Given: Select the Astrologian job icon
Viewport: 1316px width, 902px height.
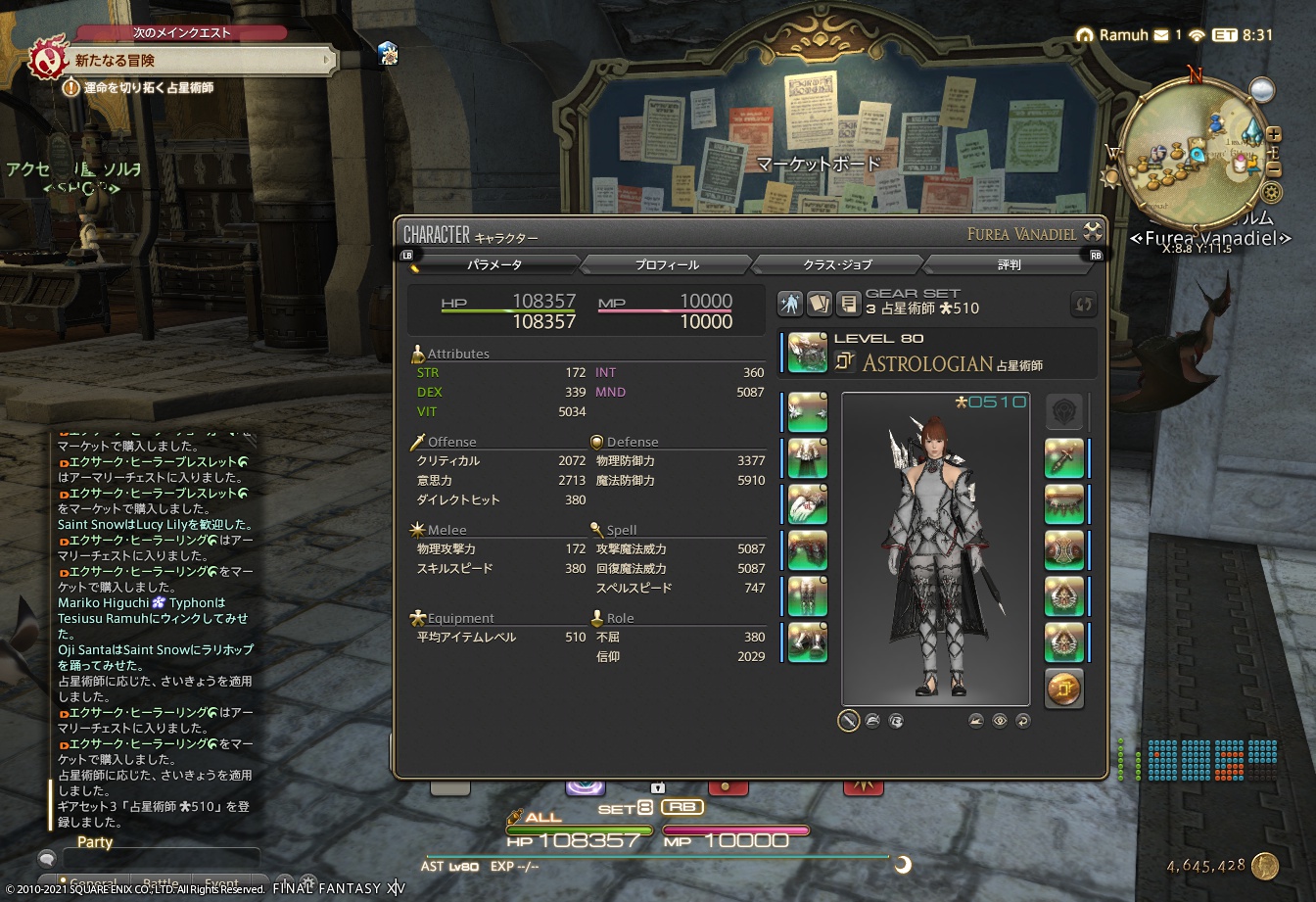Looking at the screenshot, I should pos(846,359).
